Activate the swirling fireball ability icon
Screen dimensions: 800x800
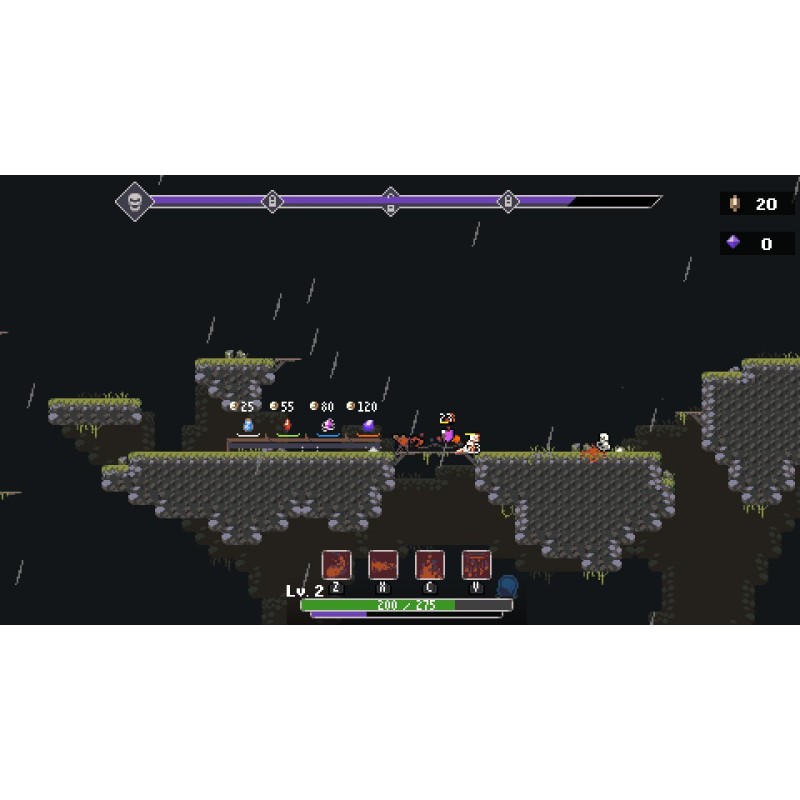click(336, 565)
